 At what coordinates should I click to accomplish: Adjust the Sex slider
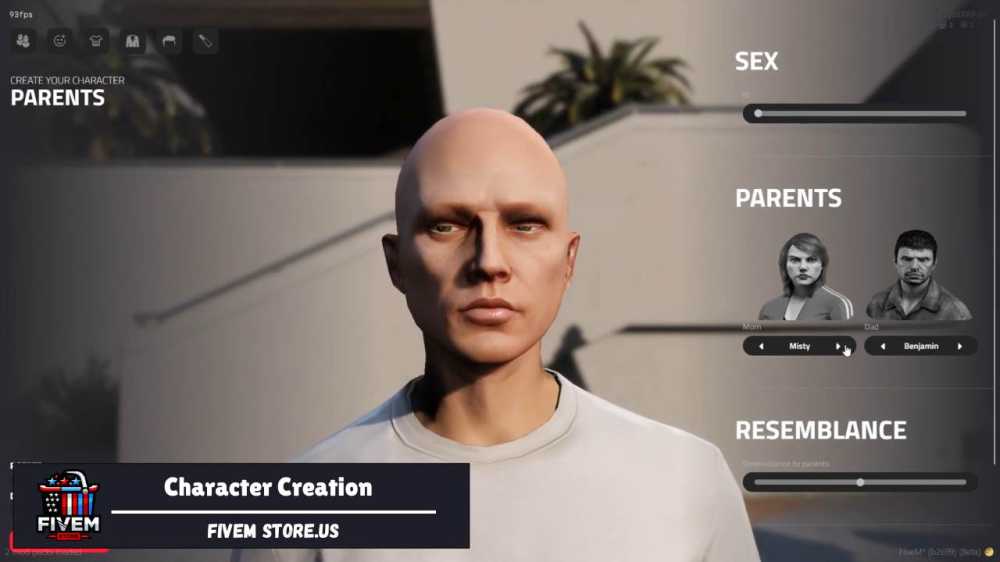pos(758,113)
